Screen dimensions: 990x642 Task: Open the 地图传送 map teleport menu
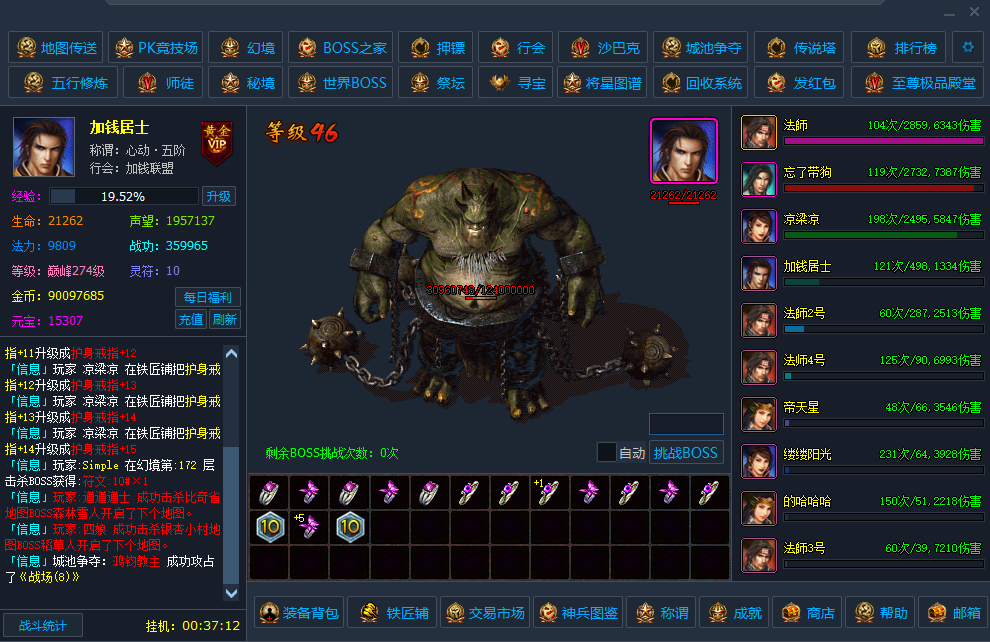click(55, 47)
